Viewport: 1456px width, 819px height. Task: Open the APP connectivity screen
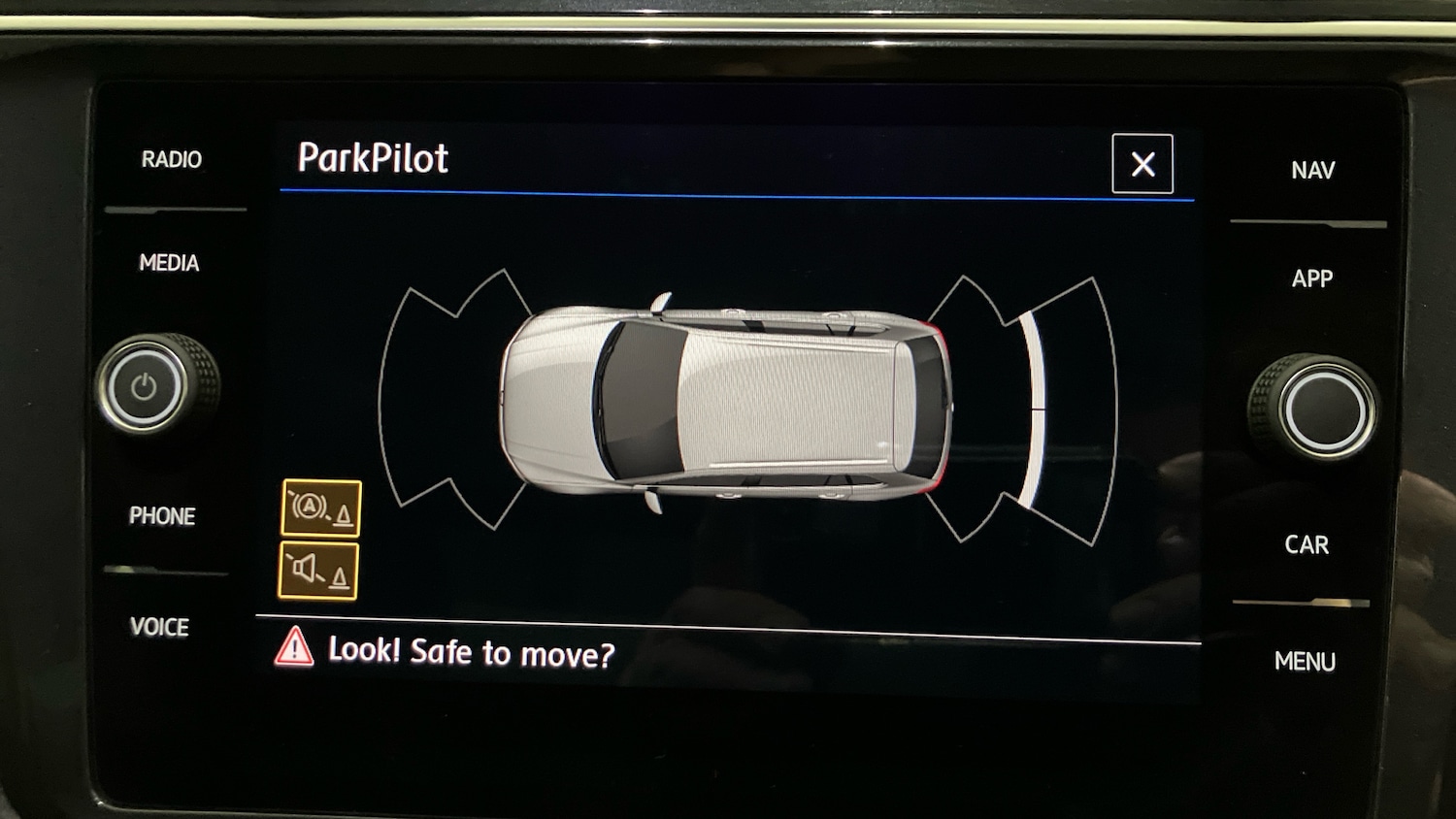point(1313,278)
